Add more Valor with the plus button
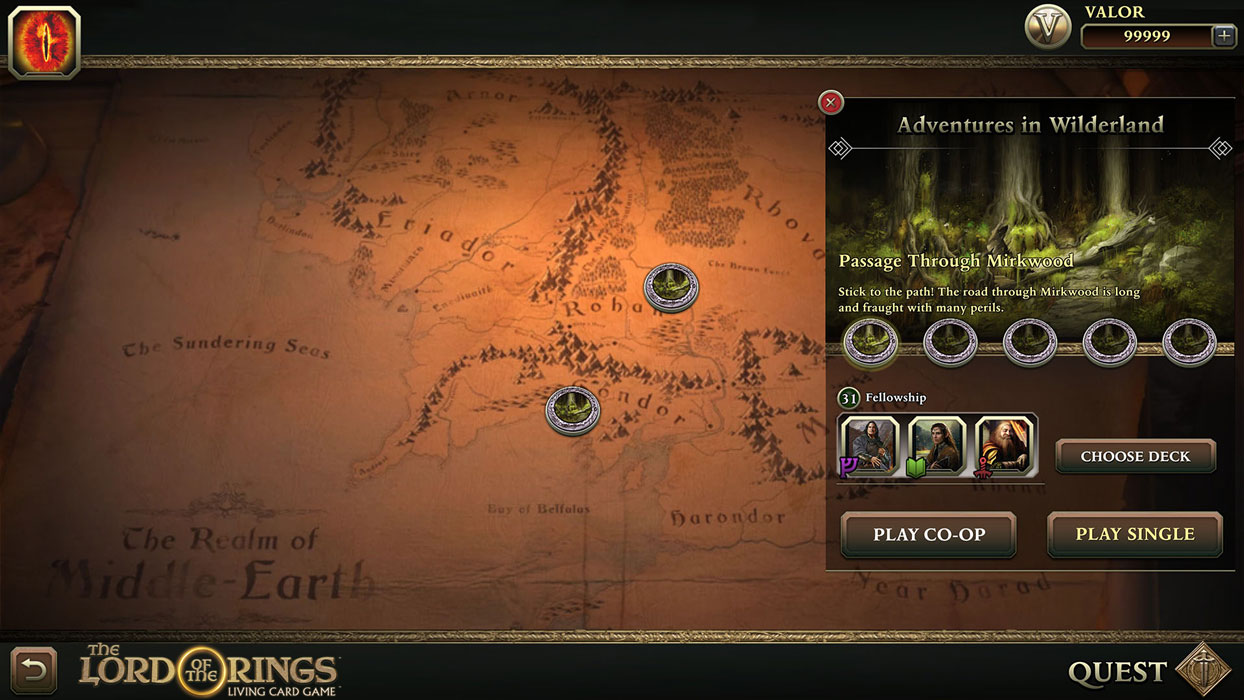Image resolution: width=1244 pixels, height=700 pixels. [x=1223, y=36]
